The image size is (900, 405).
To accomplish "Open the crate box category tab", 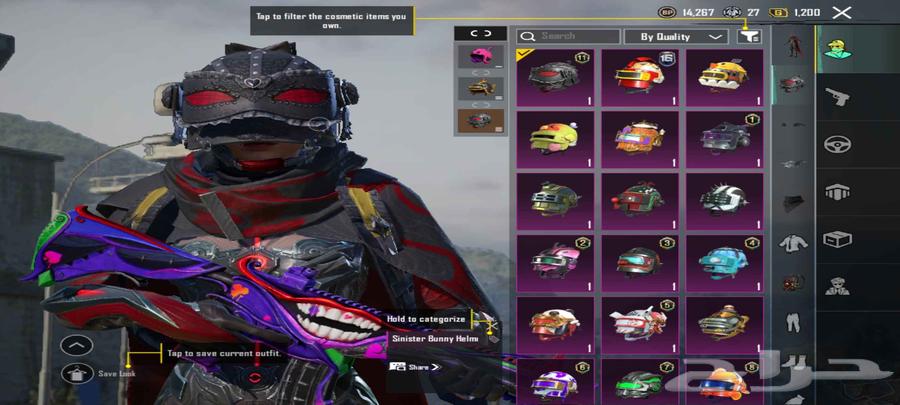I will point(837,239).
